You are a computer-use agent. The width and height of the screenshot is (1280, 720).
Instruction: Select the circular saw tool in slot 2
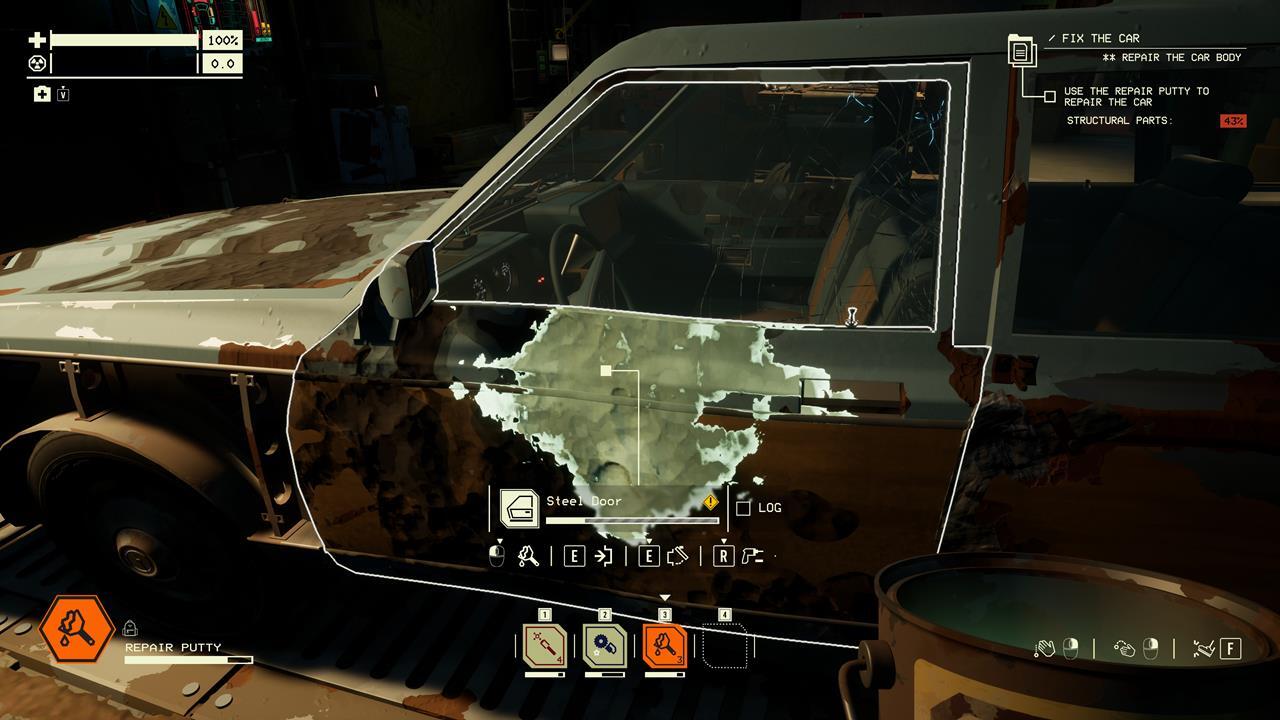coord(605,646)
